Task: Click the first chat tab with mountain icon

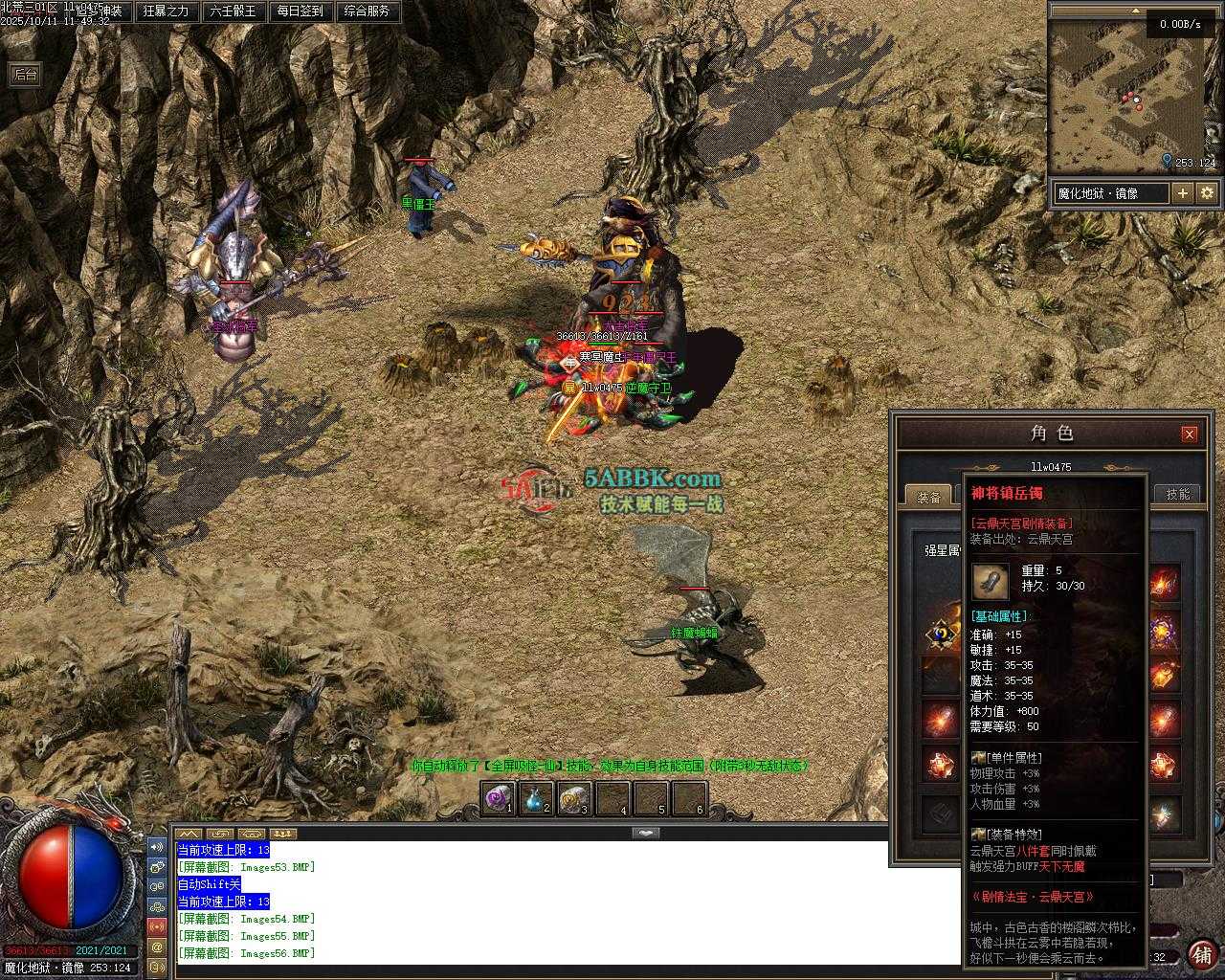Action: (x=189, y=834)
